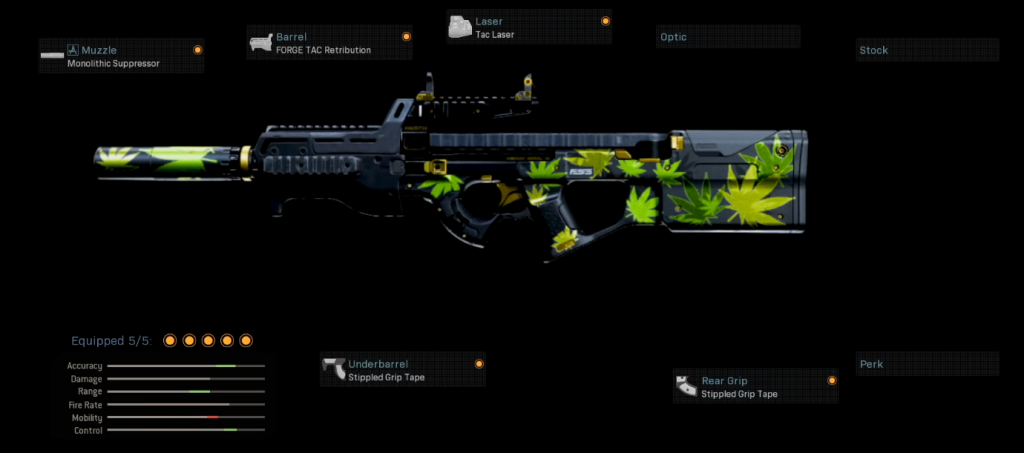
Task: Select the Barrel FORGE TAC Retribution slot
Action: pos(330,43)
